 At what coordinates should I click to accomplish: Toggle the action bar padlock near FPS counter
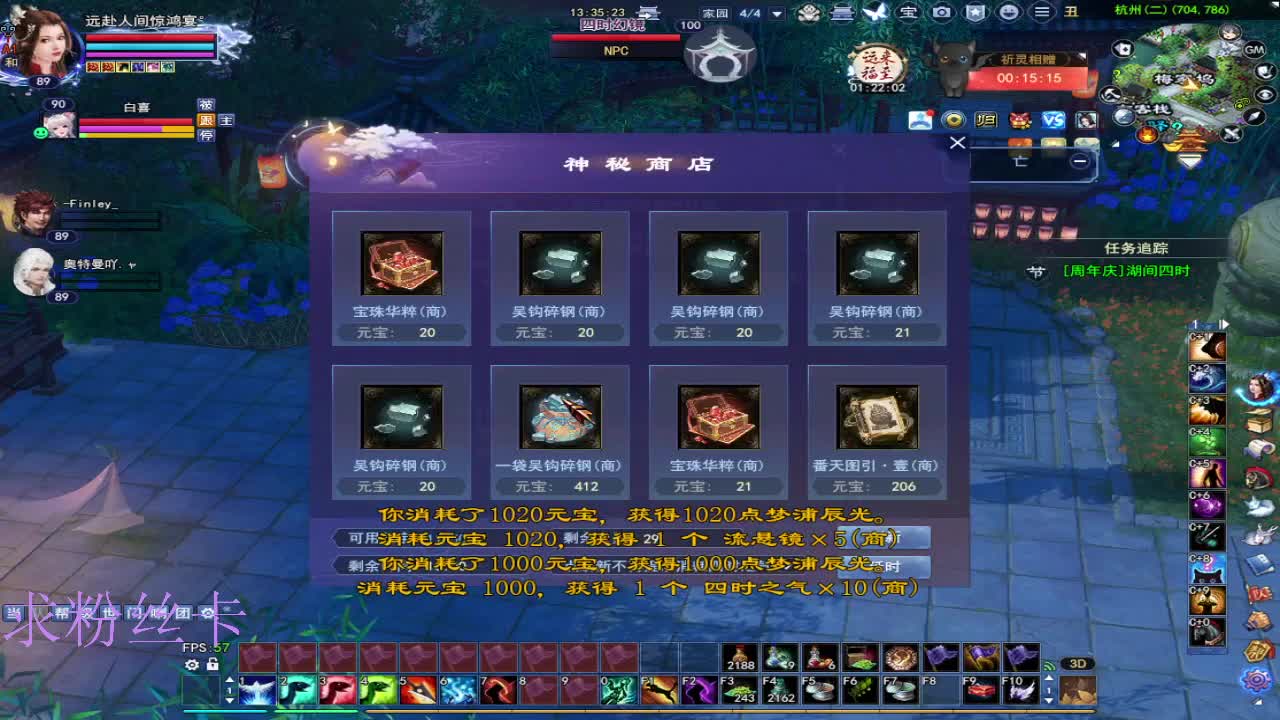point(213,665)
